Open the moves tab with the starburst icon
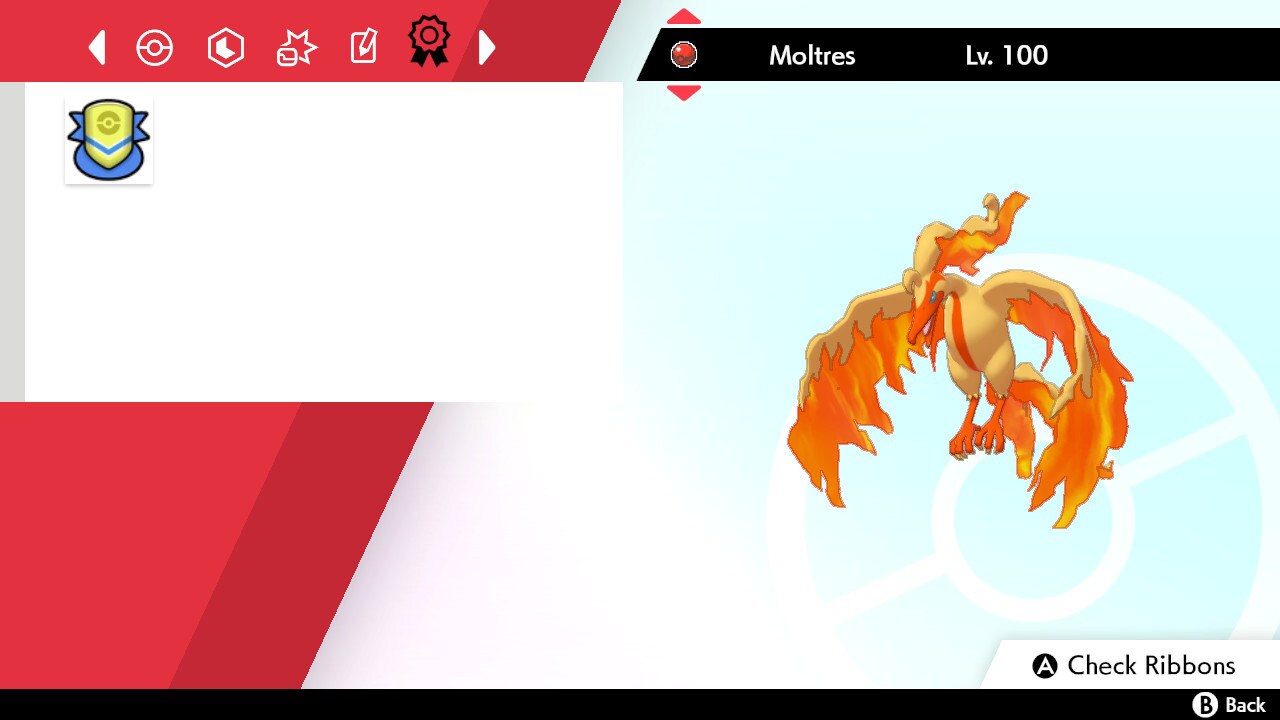1280x720 pixels. [x=294, y=47]
